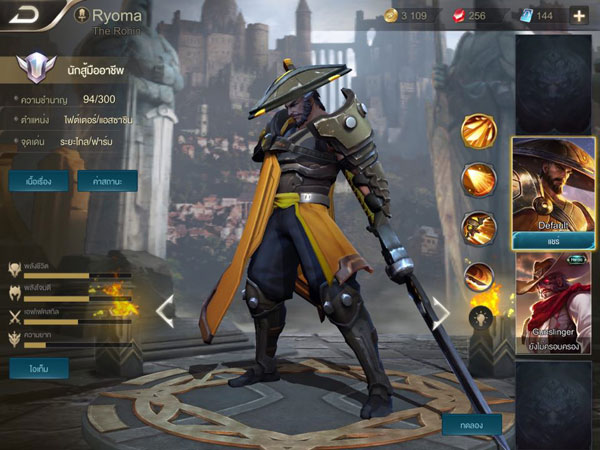Start a trial with the ทดลอง button
The width and height of the screenshot is (600, 450).
[x=472, y=424]
